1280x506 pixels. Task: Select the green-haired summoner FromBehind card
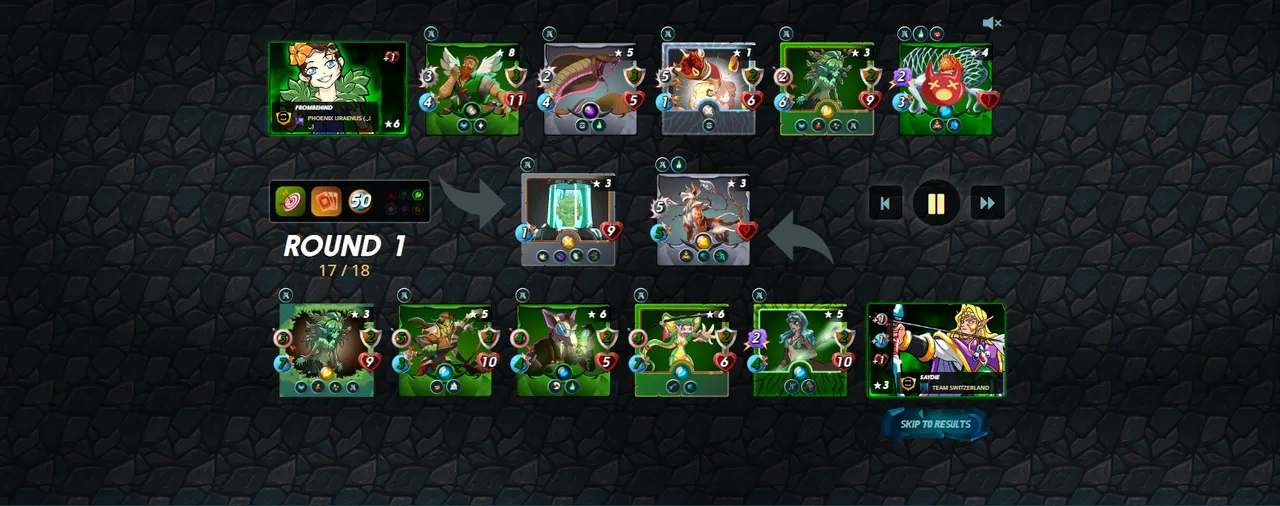click(338, 88)
